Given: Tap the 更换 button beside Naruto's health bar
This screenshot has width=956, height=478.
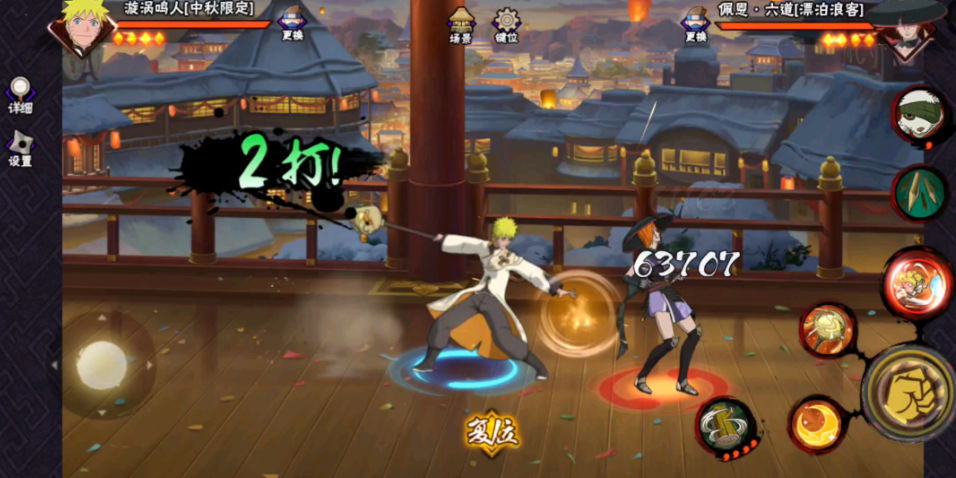Looking at the screenshot, I should coord(292,24).
